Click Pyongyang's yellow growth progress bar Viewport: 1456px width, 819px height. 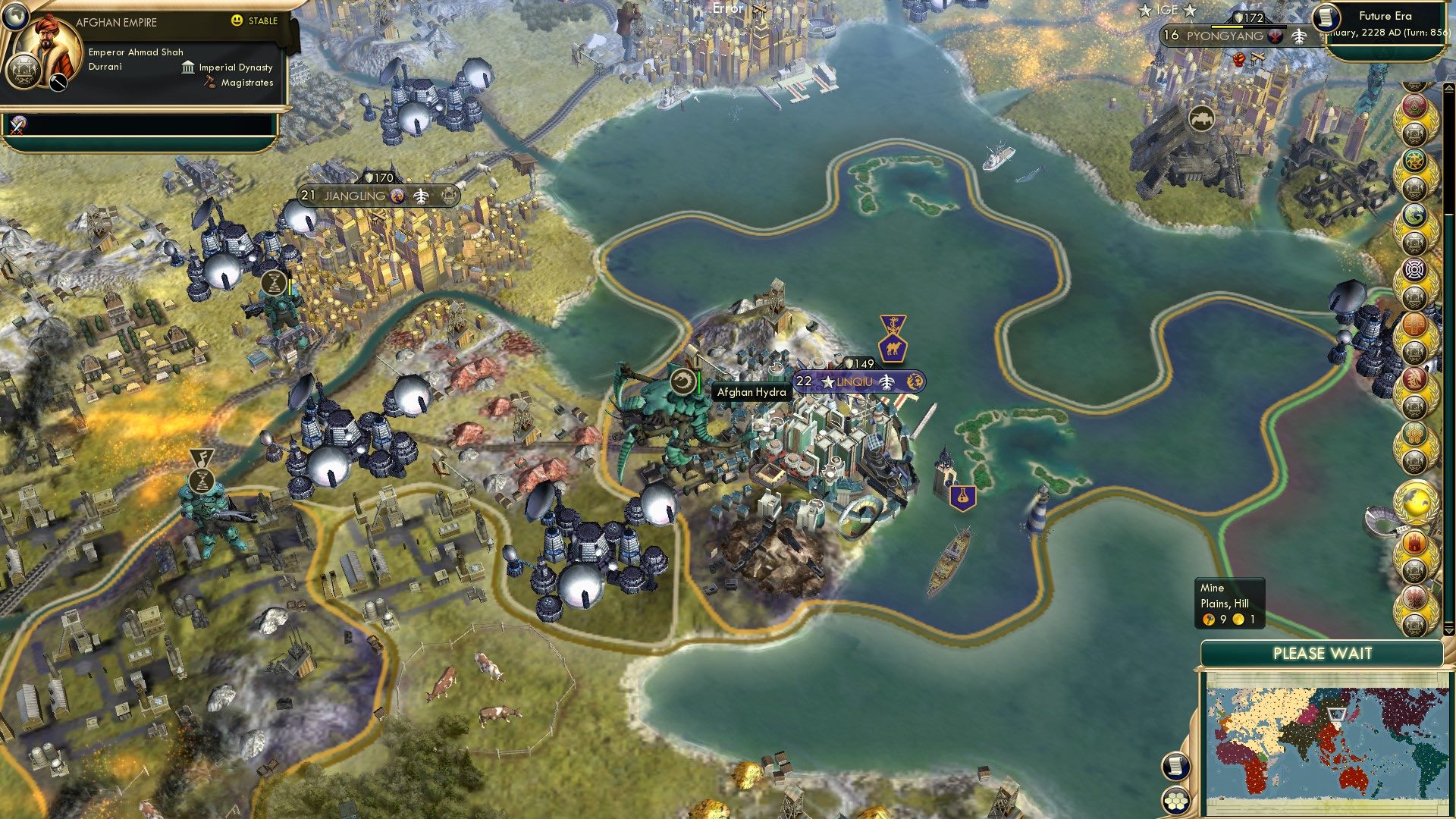(x=1227, y=27)
